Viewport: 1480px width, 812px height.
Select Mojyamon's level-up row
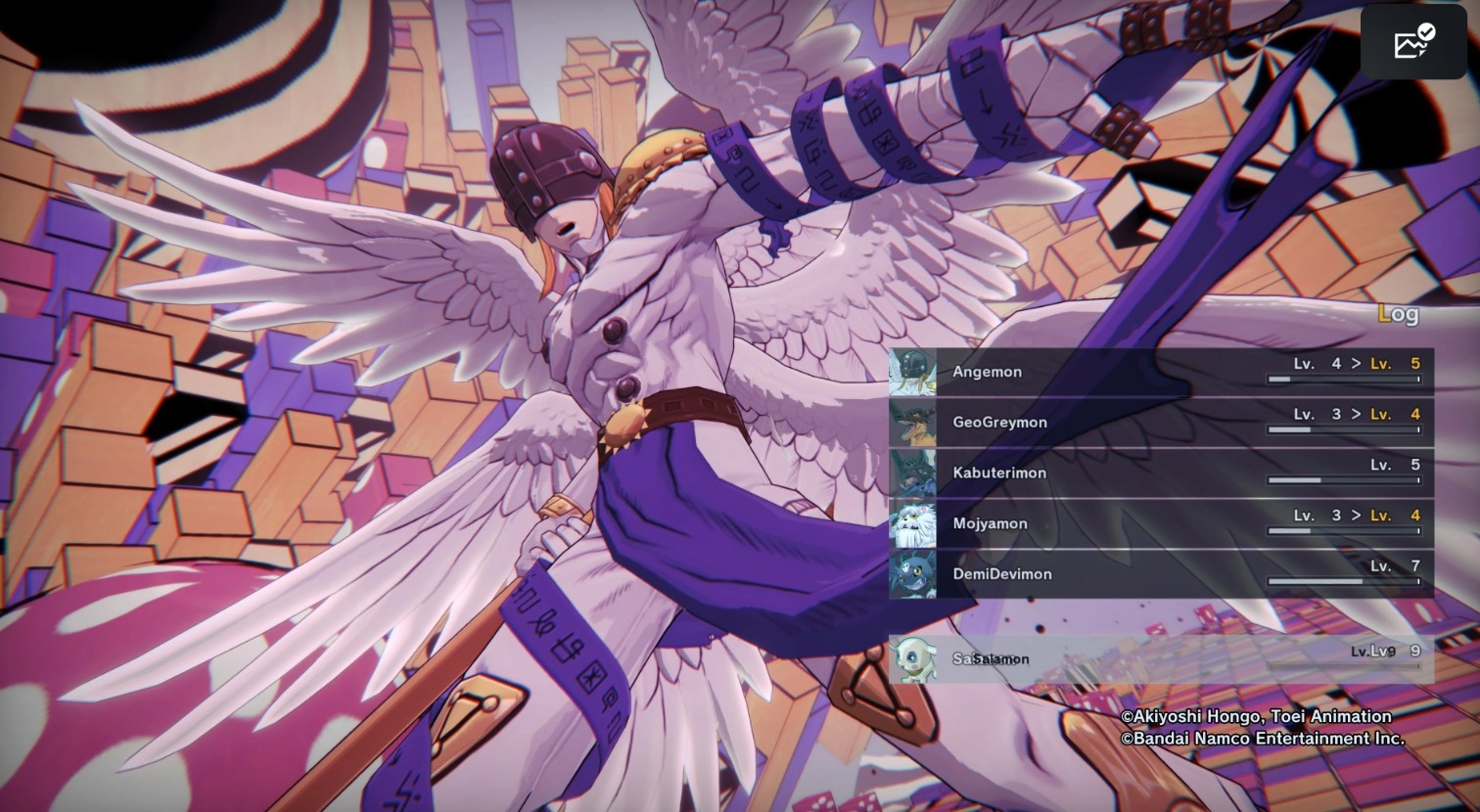click(x=1161, y=523)
